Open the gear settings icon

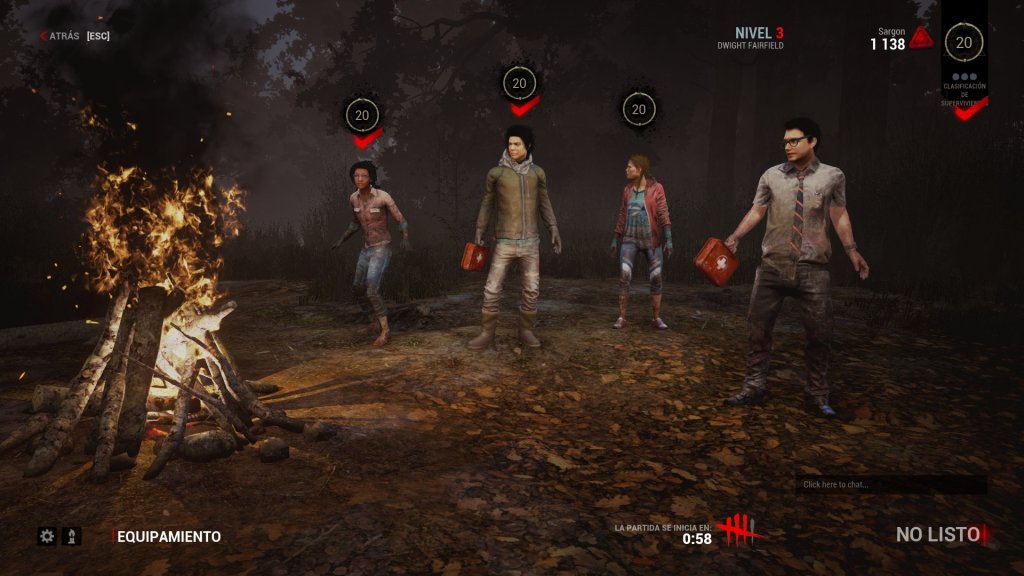[46, 536]
